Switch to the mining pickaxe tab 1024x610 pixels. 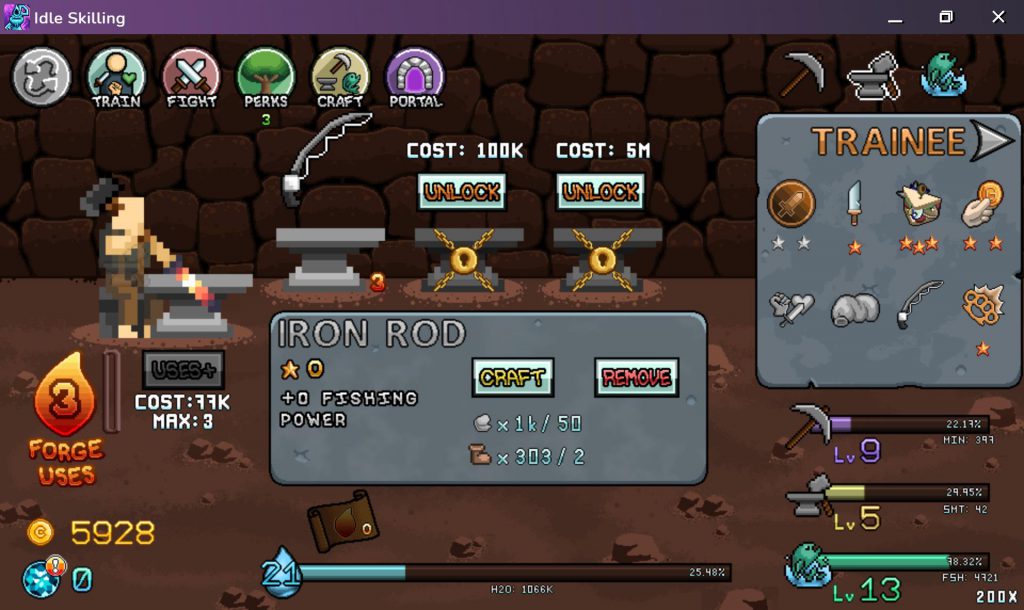pyautogui.click(x=801, y=73)
